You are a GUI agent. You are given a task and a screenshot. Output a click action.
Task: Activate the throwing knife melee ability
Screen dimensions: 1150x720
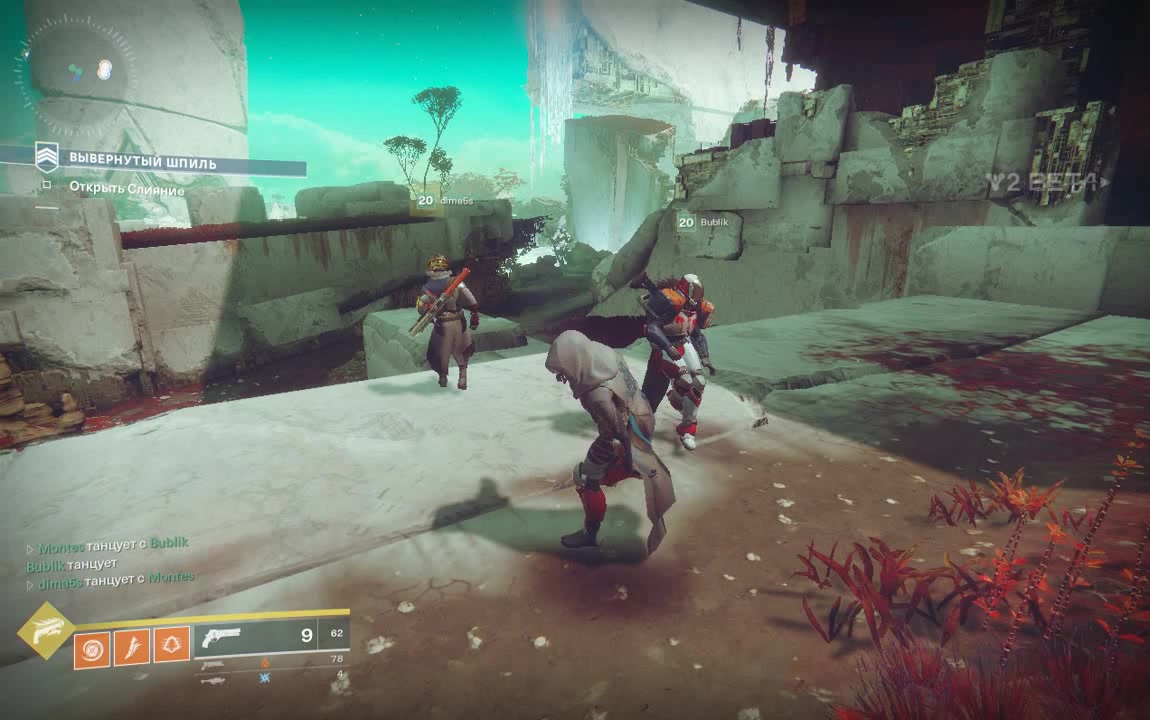coord(131,646)
